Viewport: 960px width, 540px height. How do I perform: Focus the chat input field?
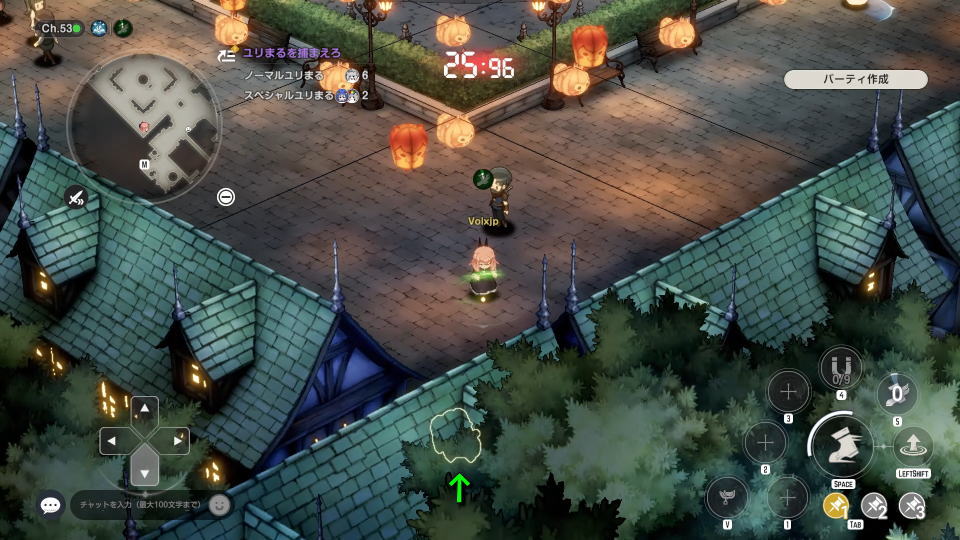[x=138, y=505]
